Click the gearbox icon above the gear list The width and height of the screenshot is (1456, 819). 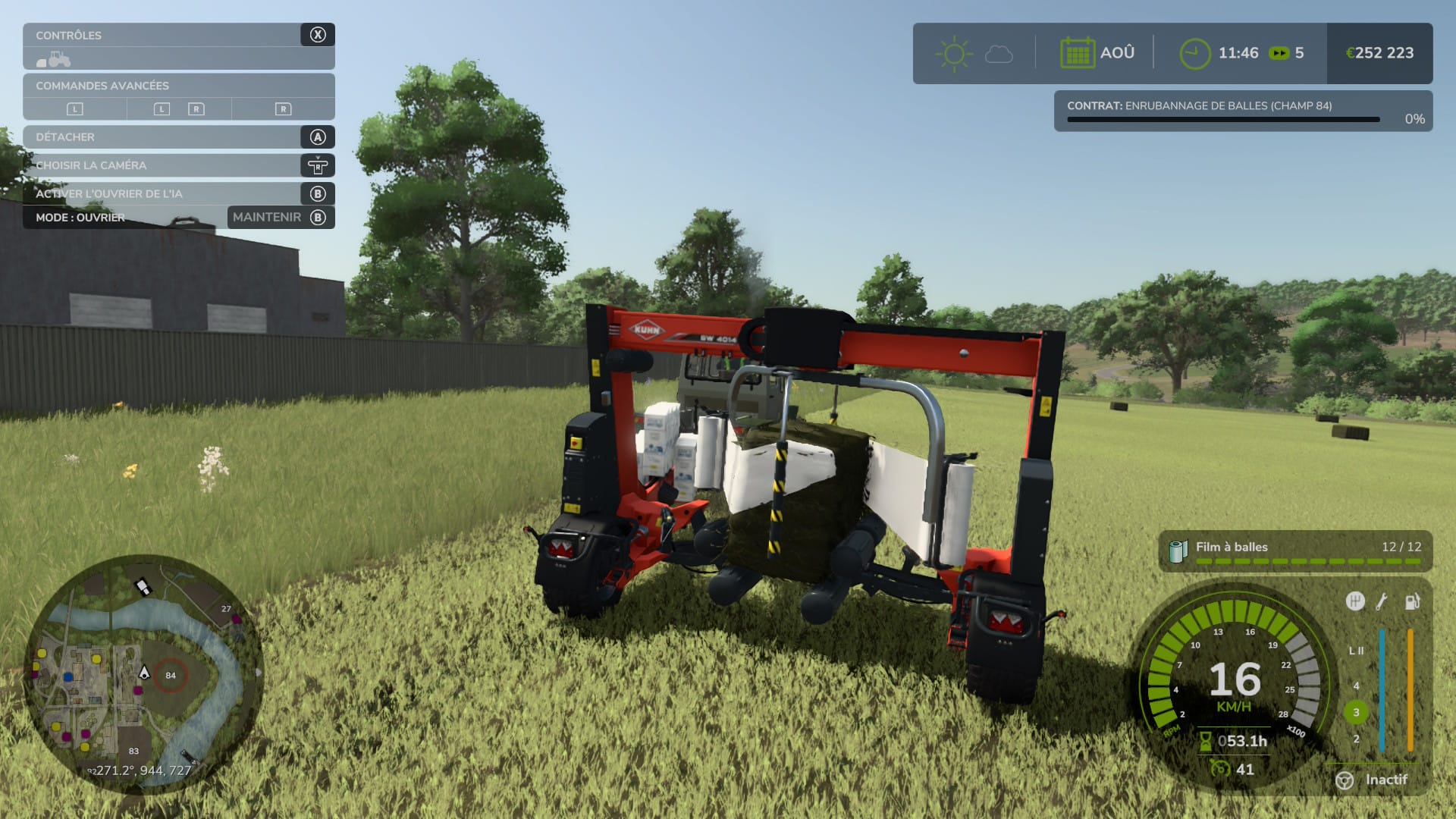click(x=1354, y=601)
